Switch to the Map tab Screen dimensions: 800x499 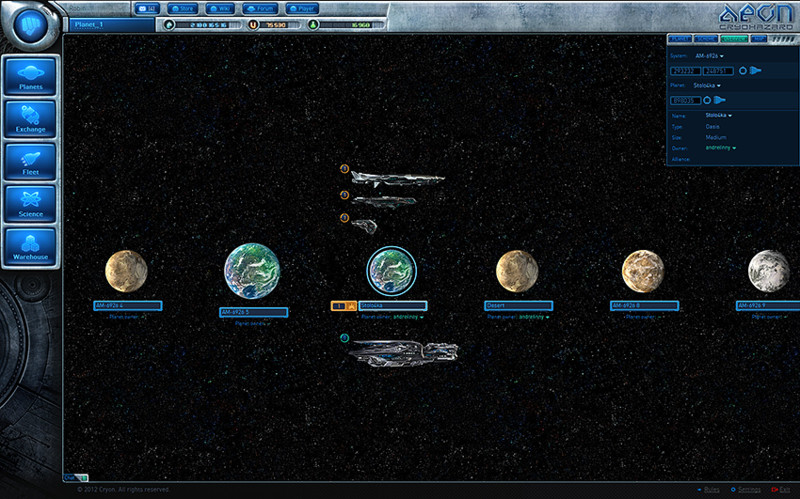pos(759,38)
